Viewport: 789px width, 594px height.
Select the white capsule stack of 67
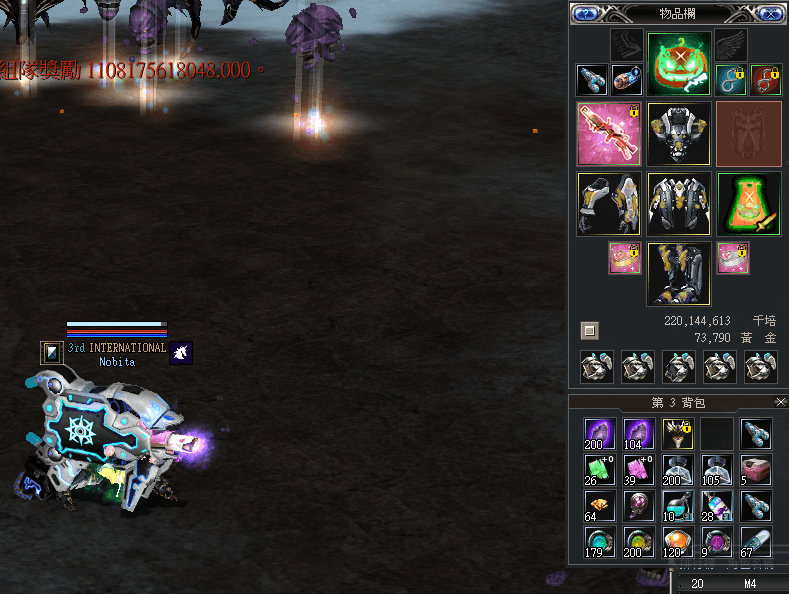pyautogui.click(x=756, y=541)
